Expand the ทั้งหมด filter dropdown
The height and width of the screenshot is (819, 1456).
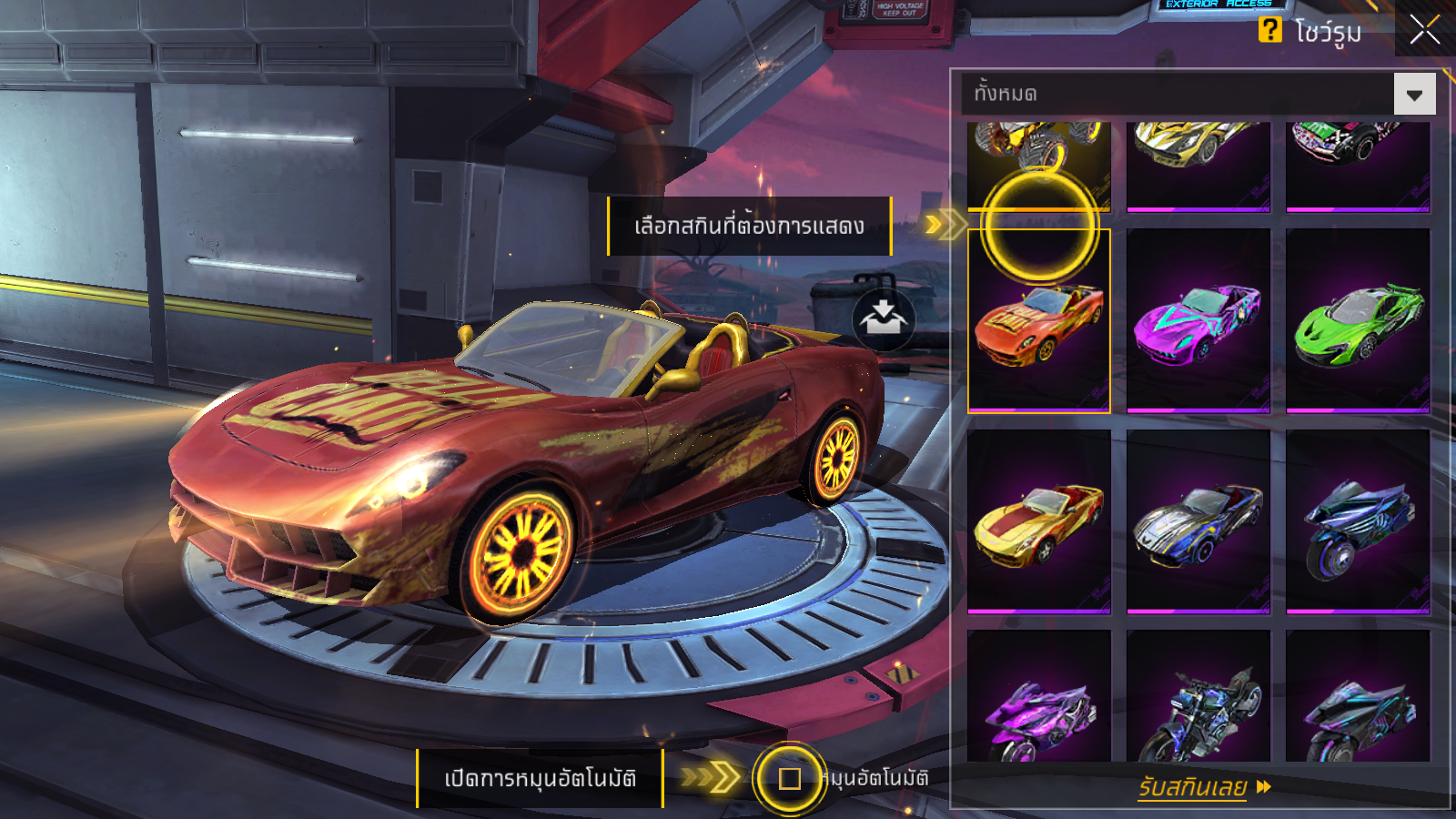pos(1414,95)
